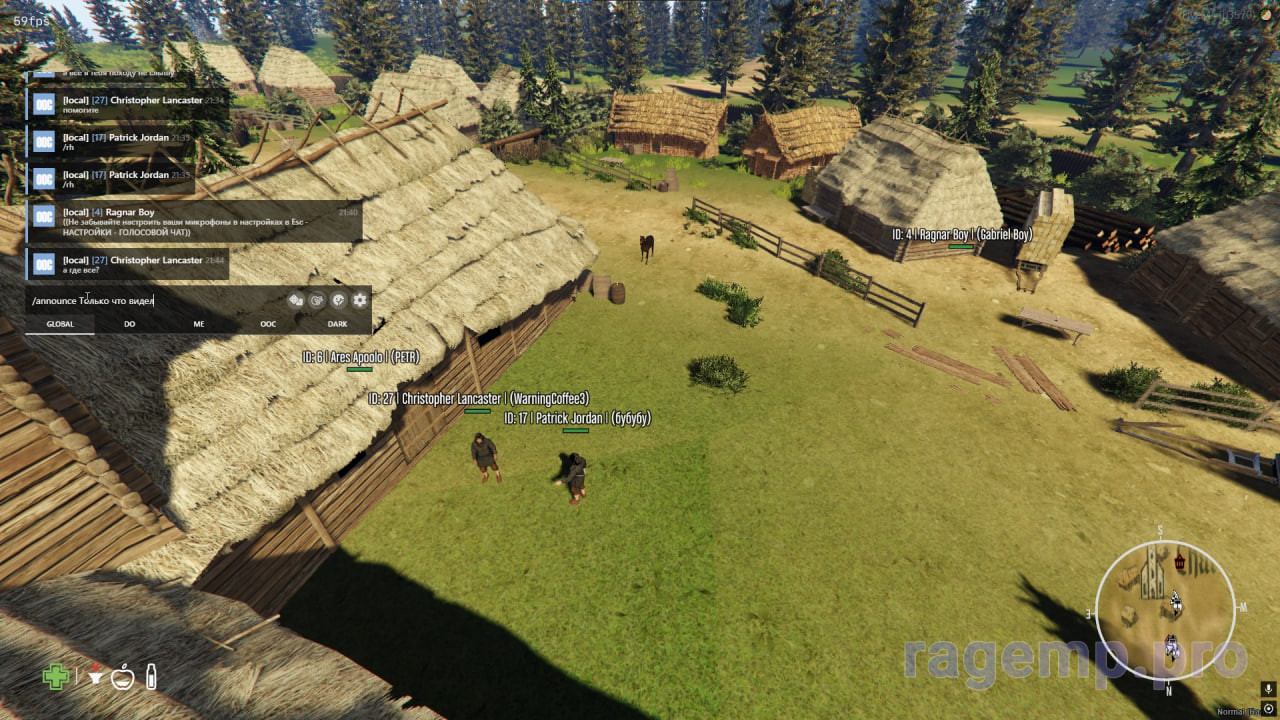Viewport: 1280px width, 720px height.
Task: Select Christopher Lancaster's "а где все?" message
Action: click(128, 264)
